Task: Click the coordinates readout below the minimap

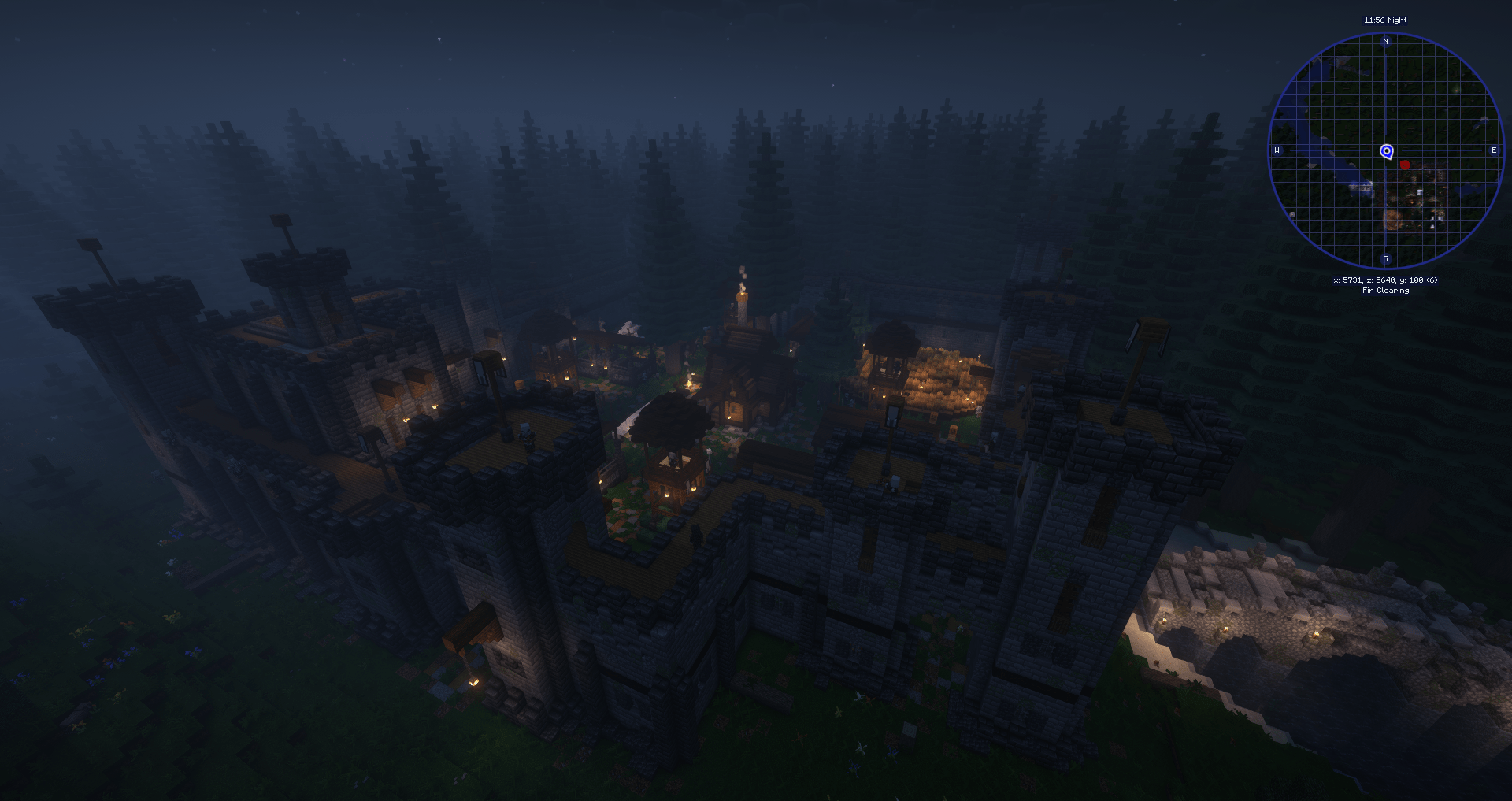Action: 1385,280
